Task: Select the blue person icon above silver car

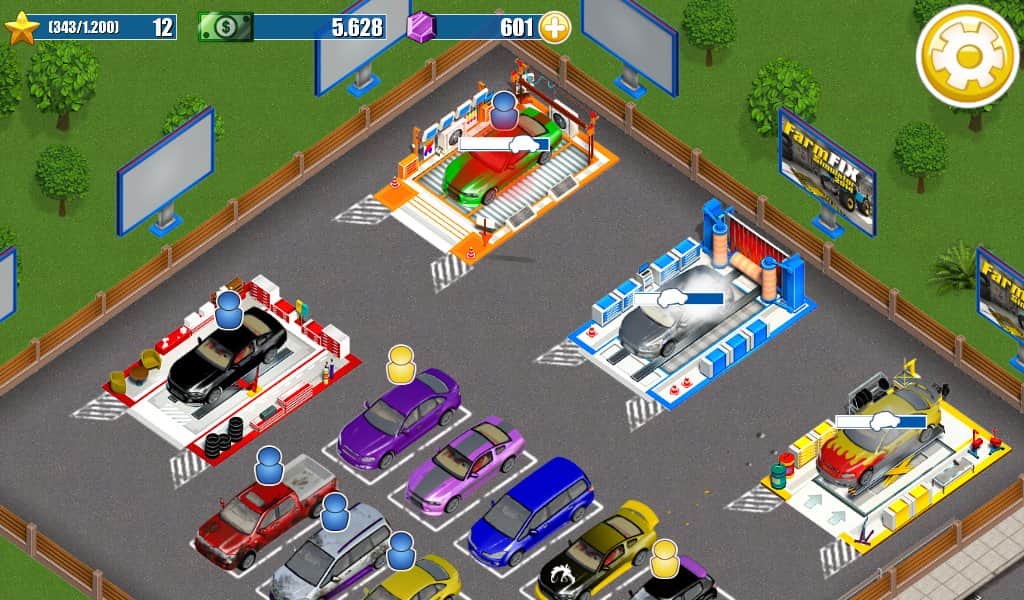Action: [335, 511]
